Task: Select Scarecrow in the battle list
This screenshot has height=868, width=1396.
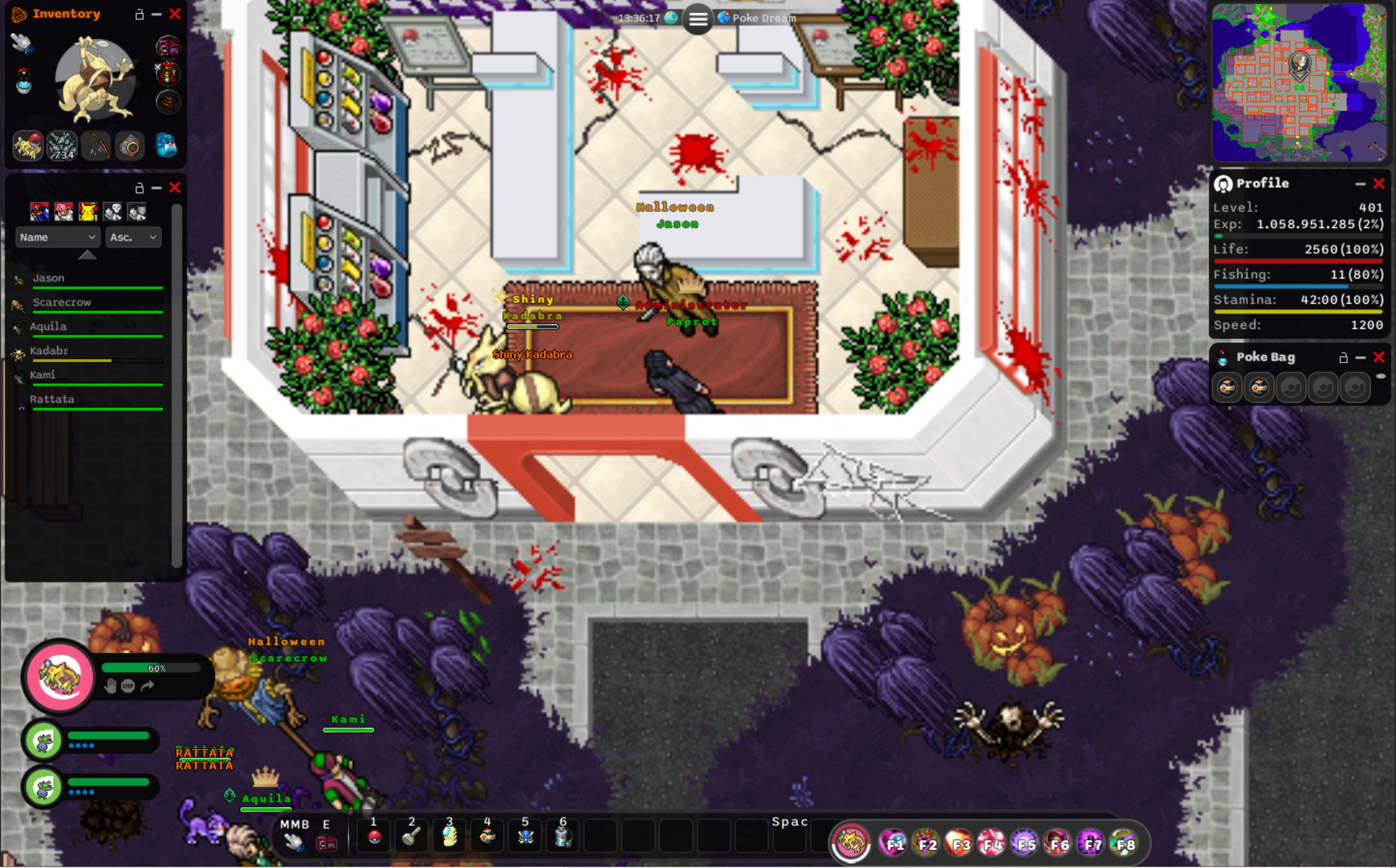Action: [x=61, y=302]
